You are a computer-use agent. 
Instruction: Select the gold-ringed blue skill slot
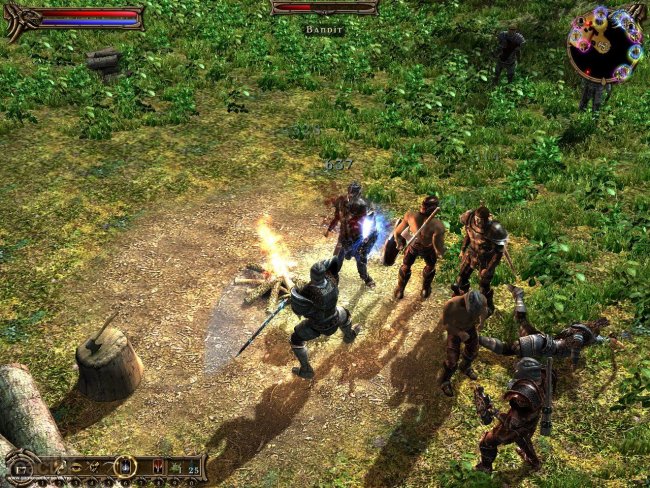tap(125, 466)
